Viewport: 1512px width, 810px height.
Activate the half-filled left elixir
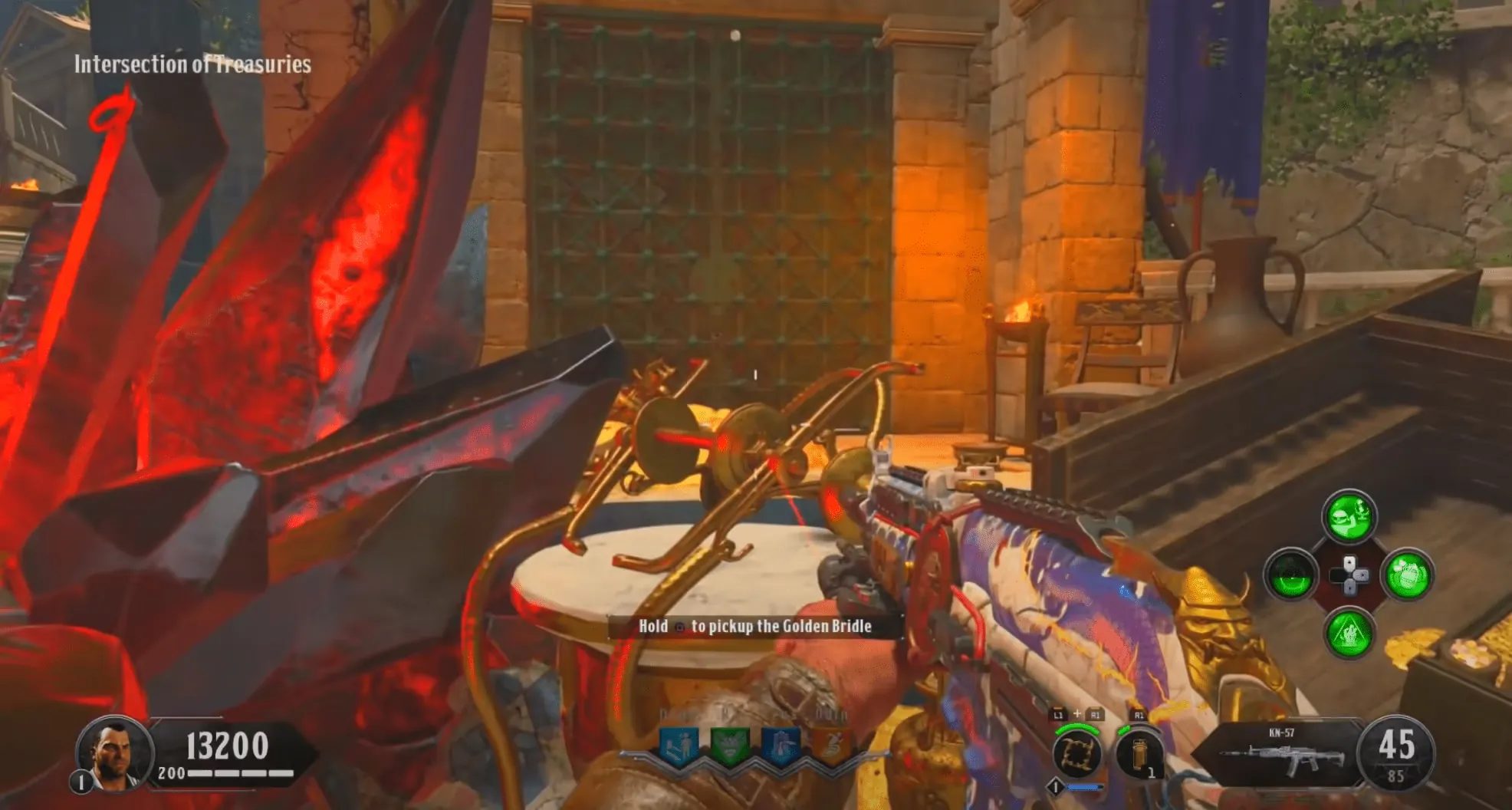(1292, 575)
